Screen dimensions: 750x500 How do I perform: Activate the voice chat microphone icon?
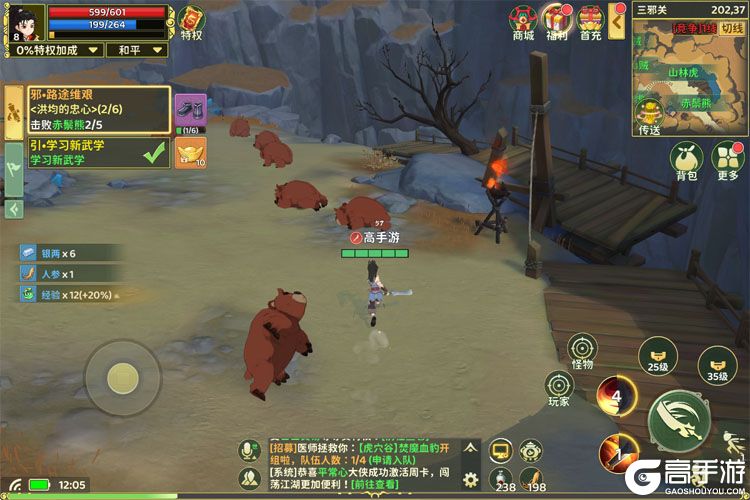coord(249,451)
